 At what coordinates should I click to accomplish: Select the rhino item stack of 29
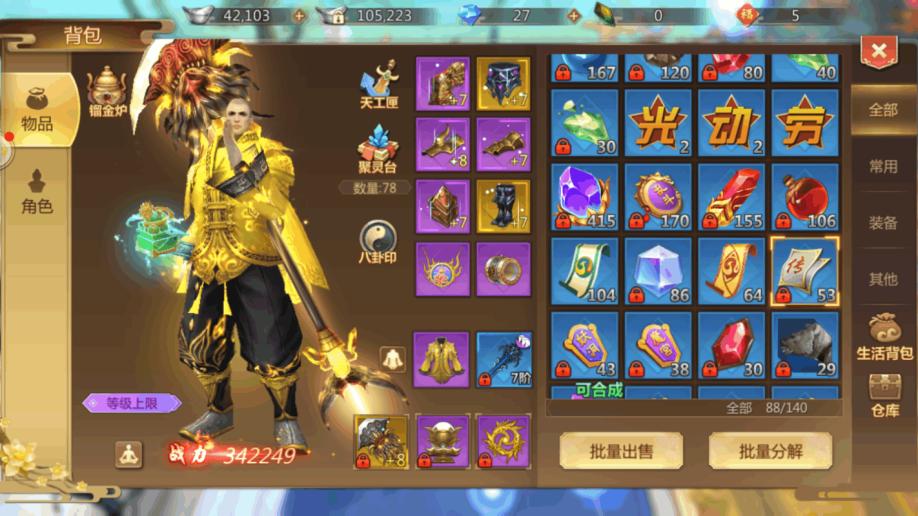(x=805, y=344)
